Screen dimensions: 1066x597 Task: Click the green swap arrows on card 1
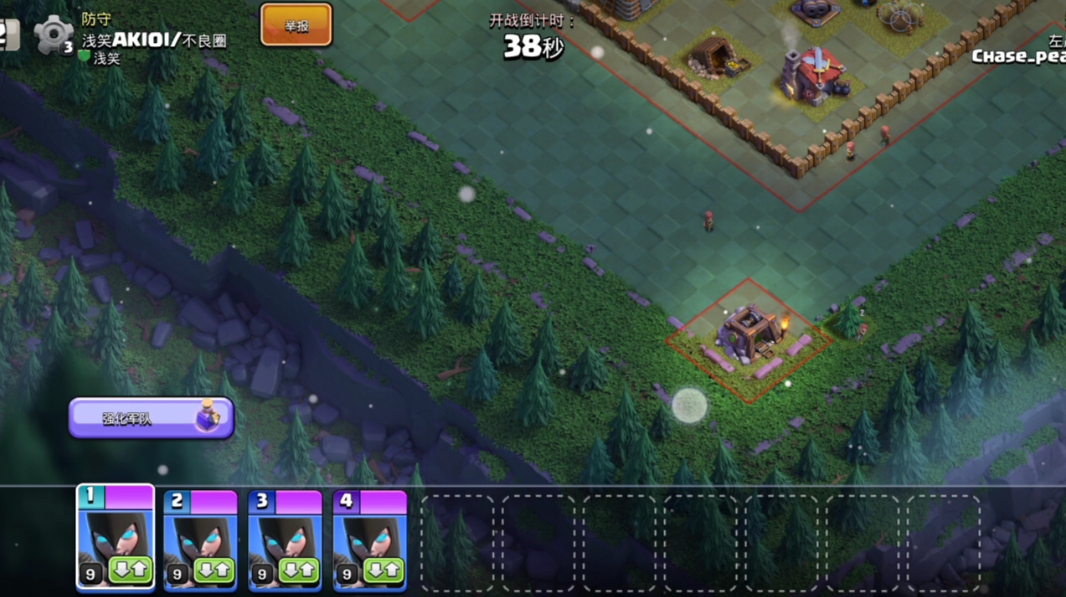128,571
